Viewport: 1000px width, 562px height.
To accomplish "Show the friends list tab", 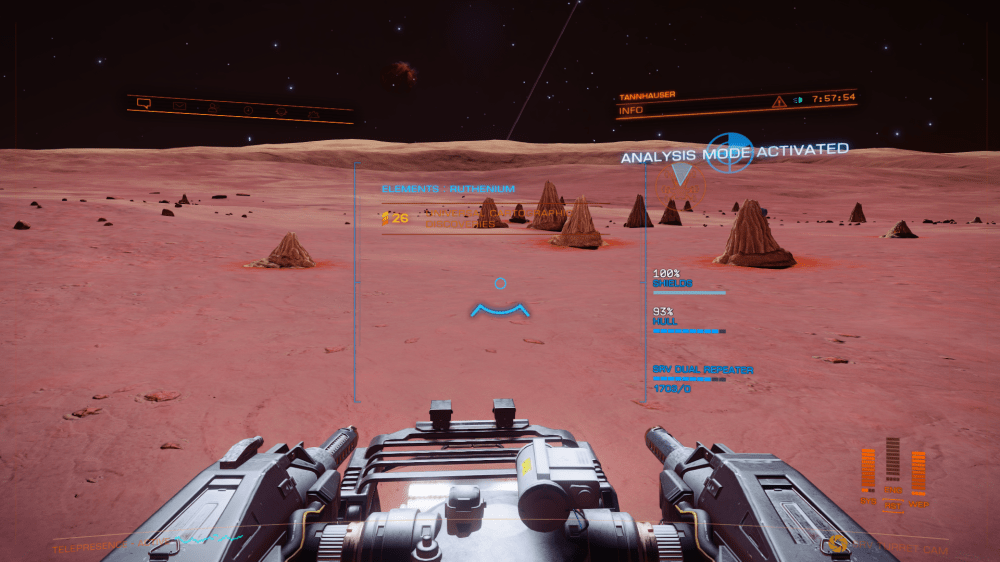I will click(213, 107).
